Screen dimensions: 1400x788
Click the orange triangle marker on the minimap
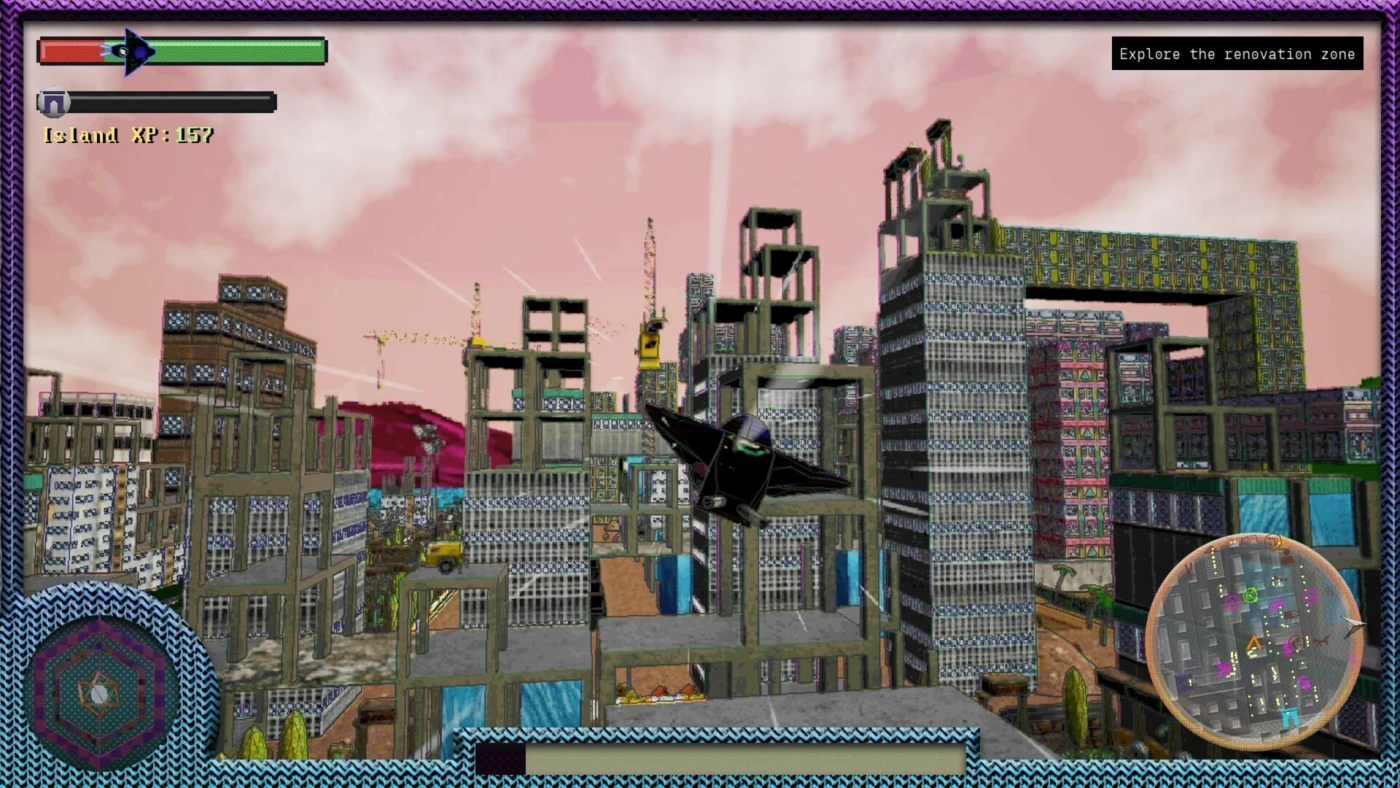point(1253,645)
